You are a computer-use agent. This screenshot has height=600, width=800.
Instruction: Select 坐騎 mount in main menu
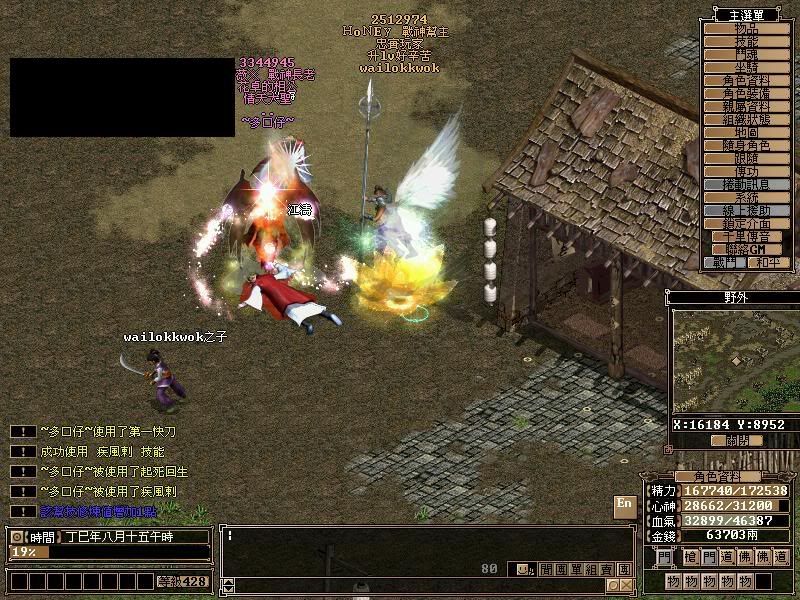point(745,67)
